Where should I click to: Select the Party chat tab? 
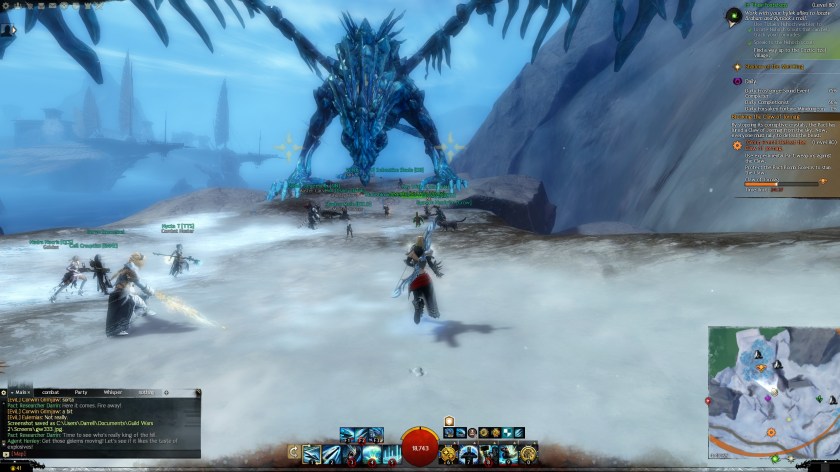click(81, 392)
